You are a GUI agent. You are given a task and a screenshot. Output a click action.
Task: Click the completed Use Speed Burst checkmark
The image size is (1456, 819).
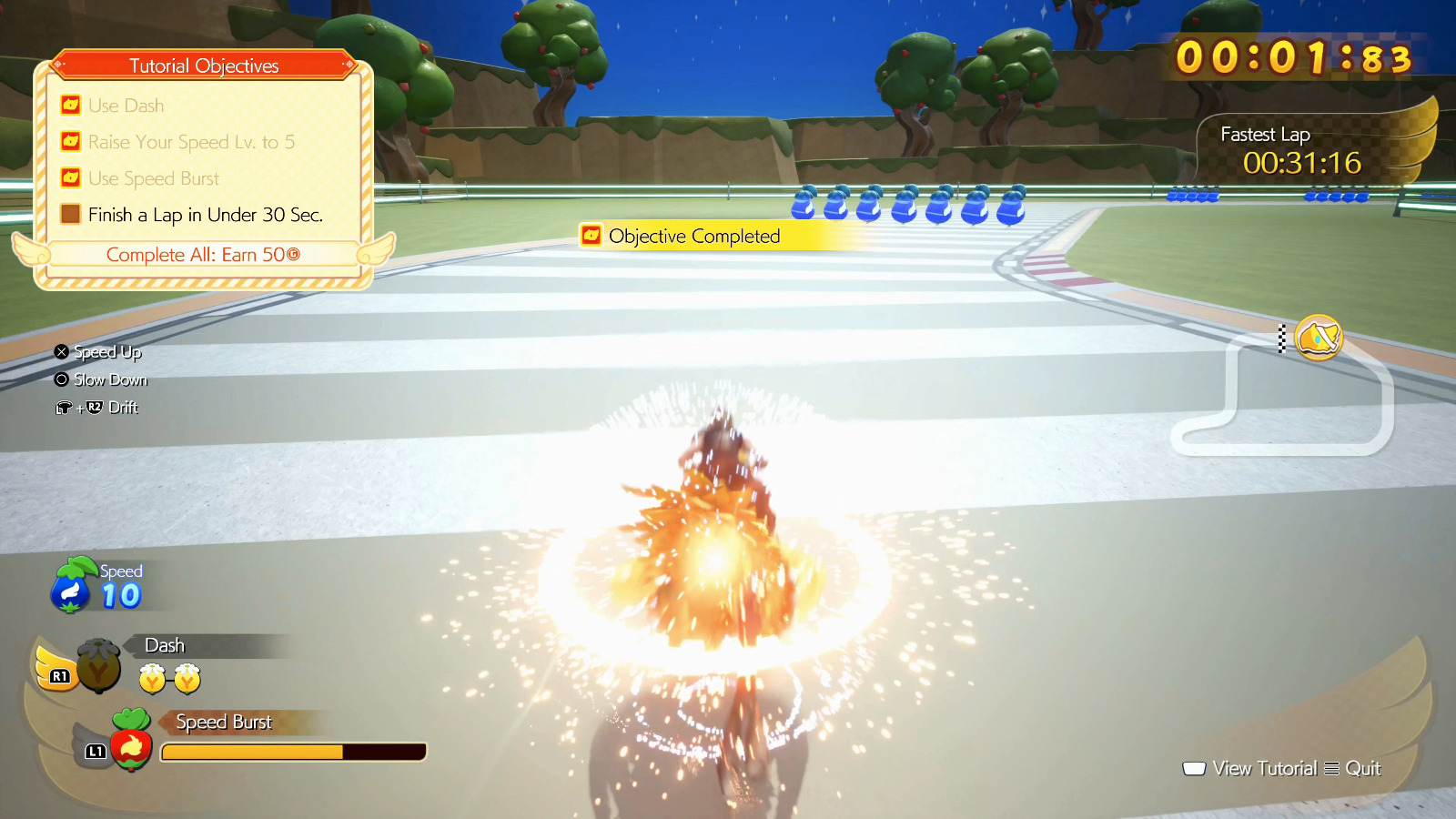click(x=69, y=177)
